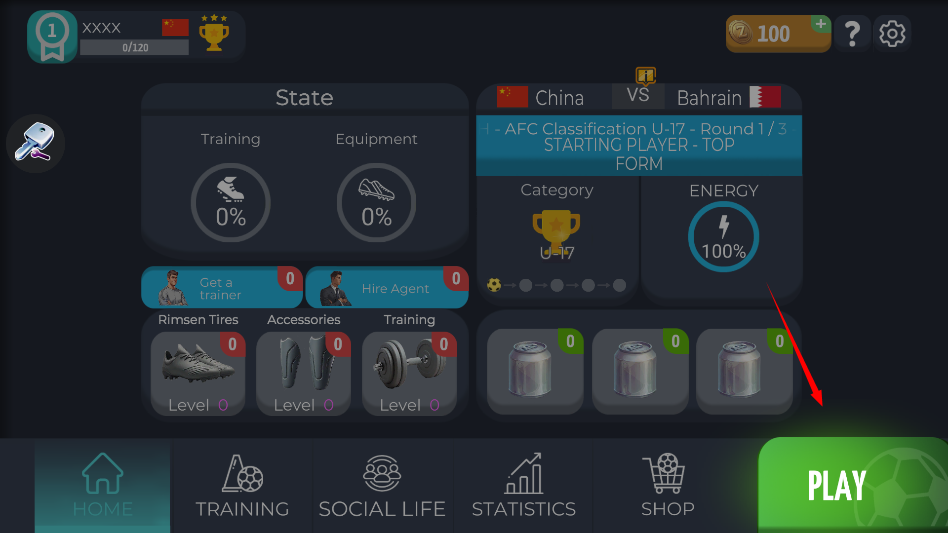This screenshot has height=533, width=948.
Task: Open the Social Life tab
Action: pos(382,487)
